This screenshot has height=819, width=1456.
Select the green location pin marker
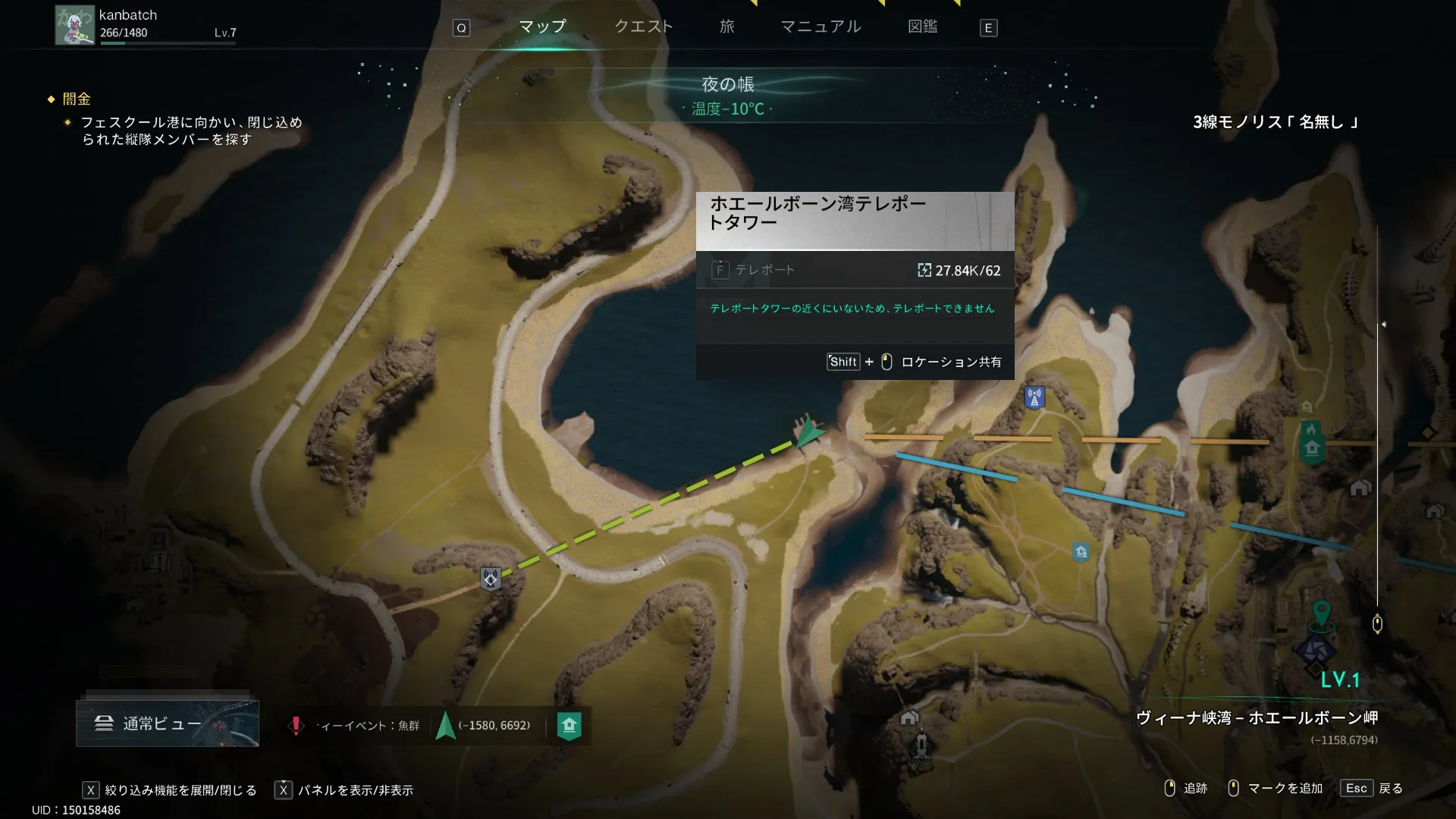[x=1321, y=613]
